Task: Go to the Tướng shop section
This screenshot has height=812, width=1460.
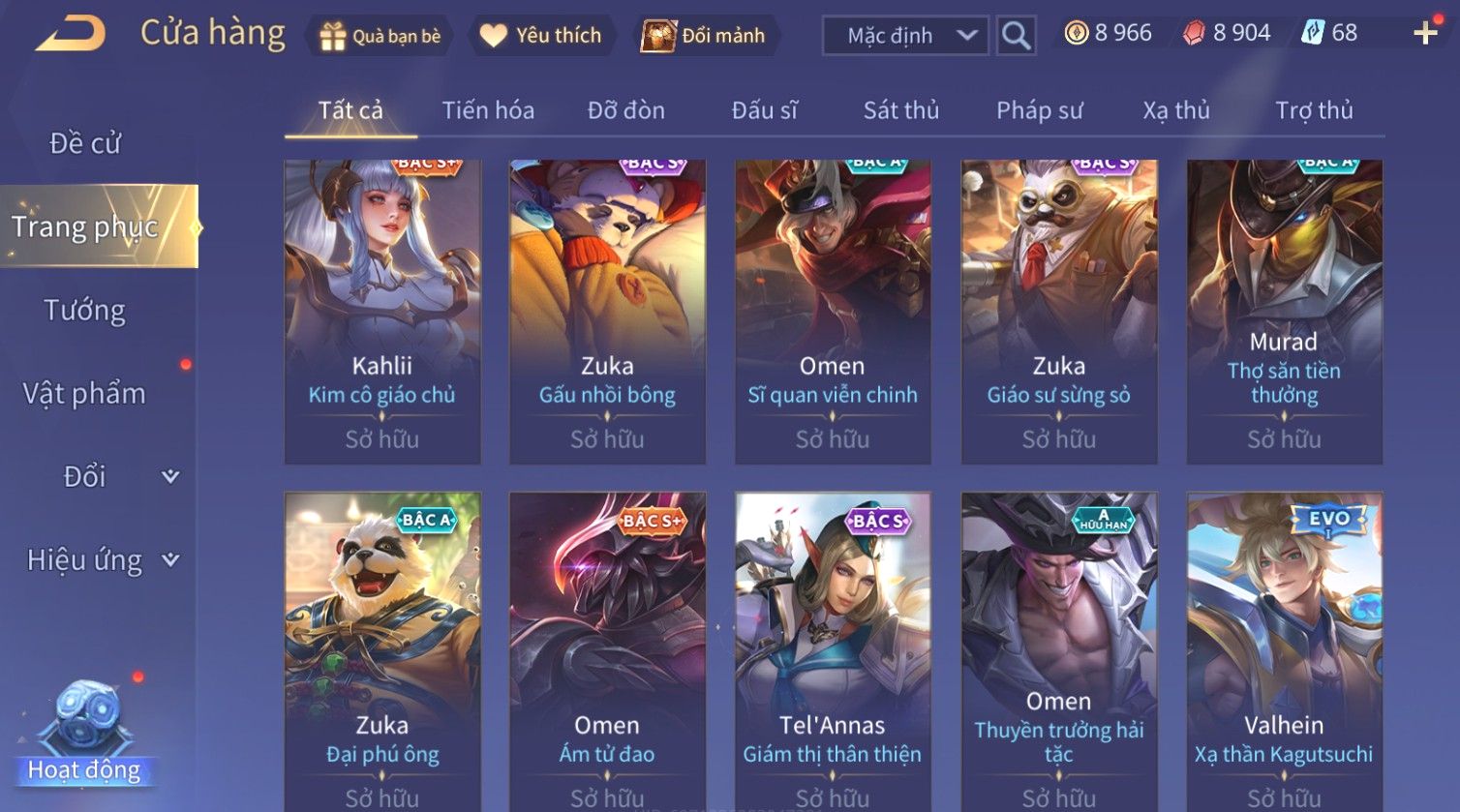Action: [85, 311]
